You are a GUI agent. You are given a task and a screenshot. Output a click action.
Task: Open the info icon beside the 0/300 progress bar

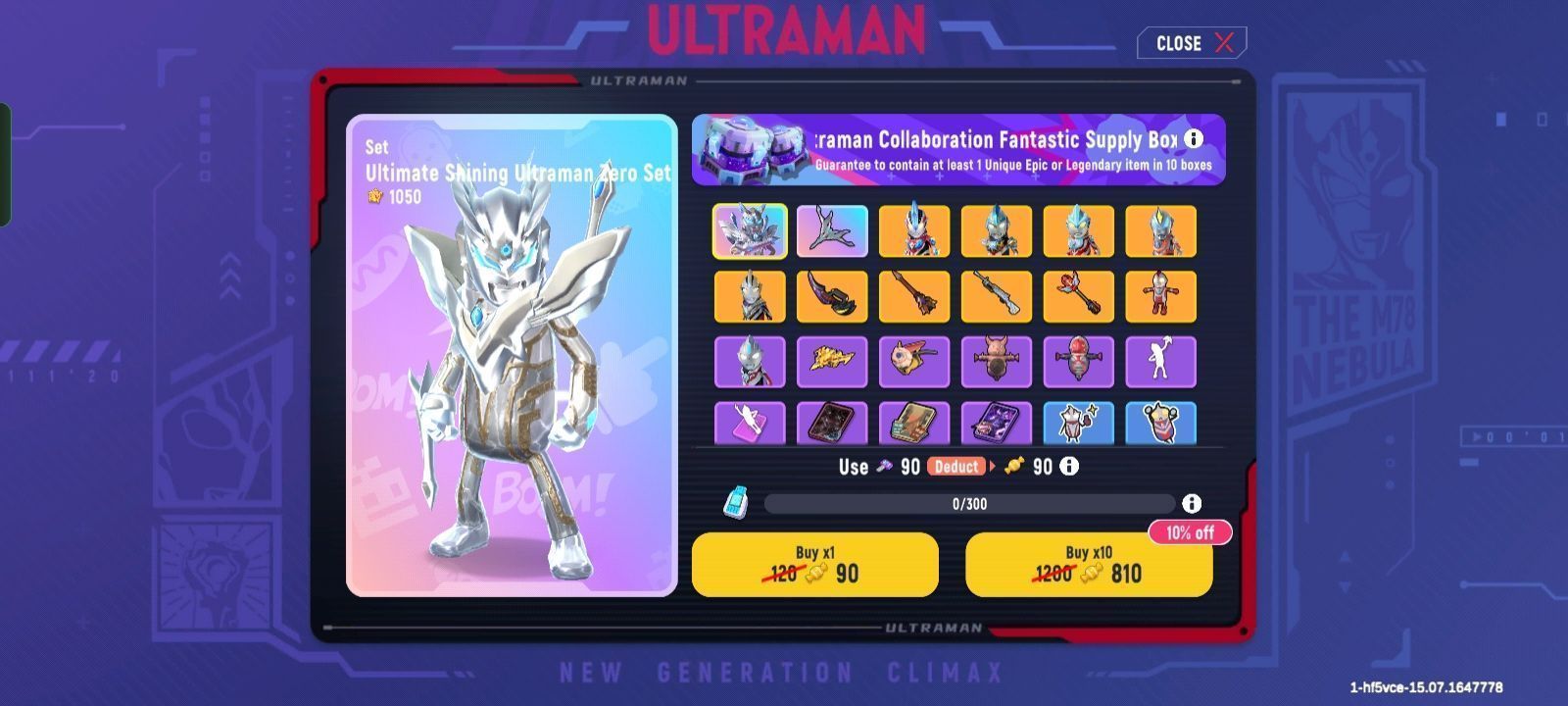click(x=1192, y=503)
